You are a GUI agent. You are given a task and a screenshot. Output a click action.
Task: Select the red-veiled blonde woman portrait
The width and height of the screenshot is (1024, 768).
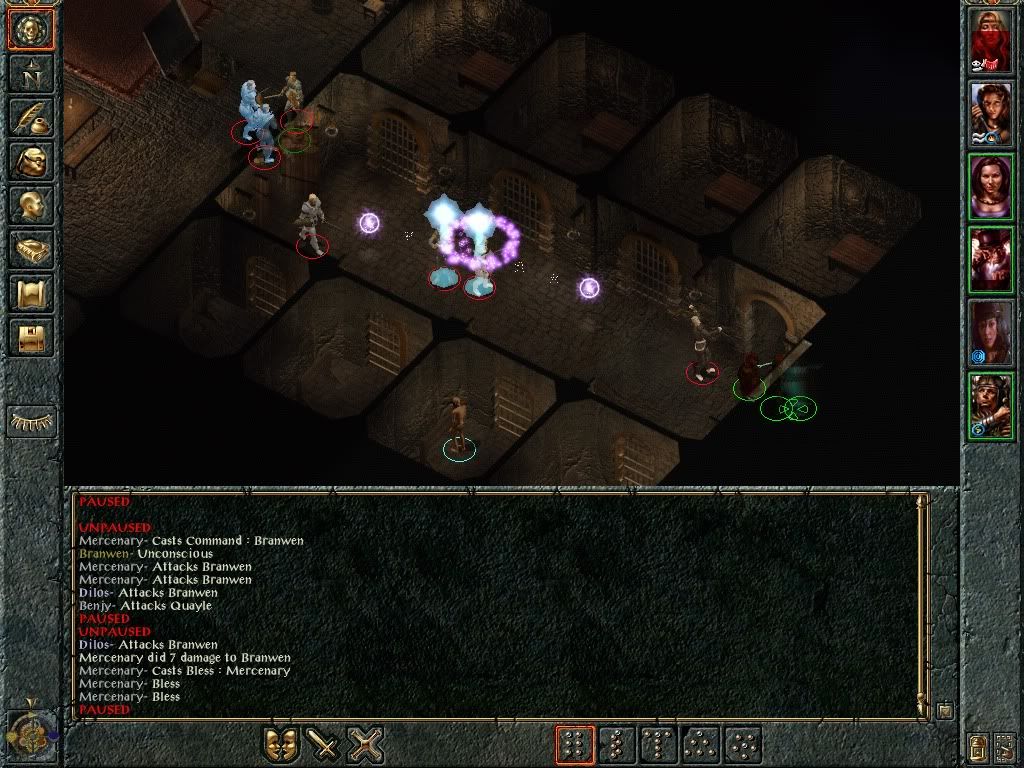(991, 41)
